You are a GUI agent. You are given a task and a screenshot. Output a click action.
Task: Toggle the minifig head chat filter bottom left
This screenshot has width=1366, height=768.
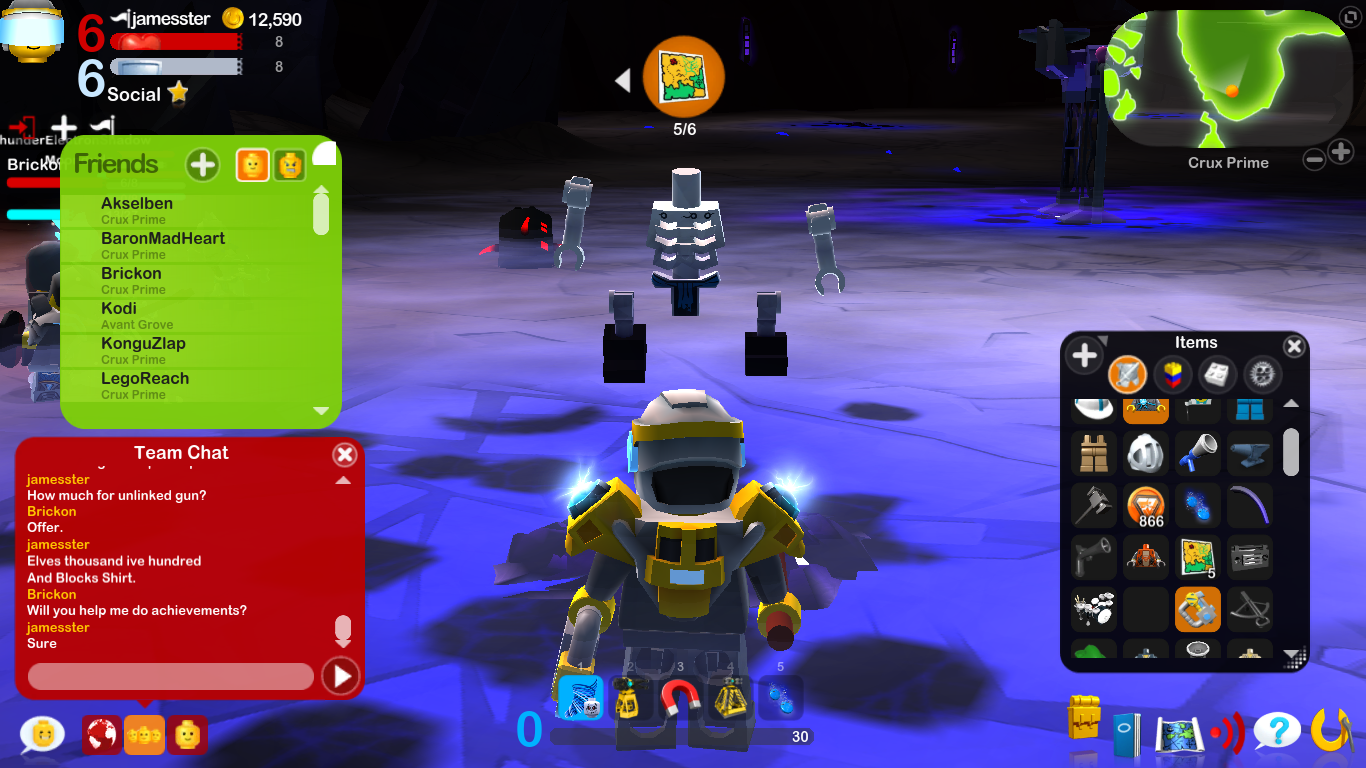pyautogui.click(x=187, y=734)
